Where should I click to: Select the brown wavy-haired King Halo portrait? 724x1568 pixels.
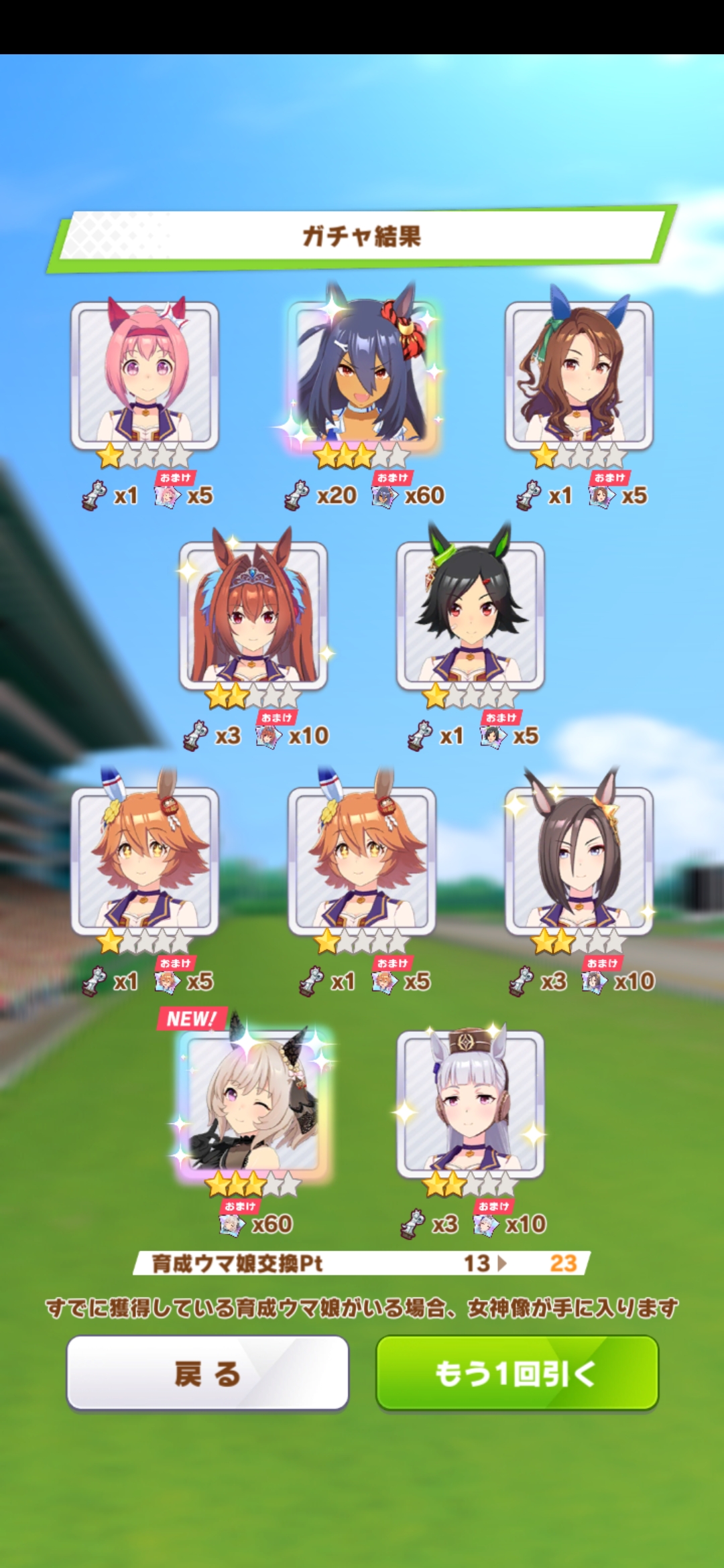coord(579,375)
